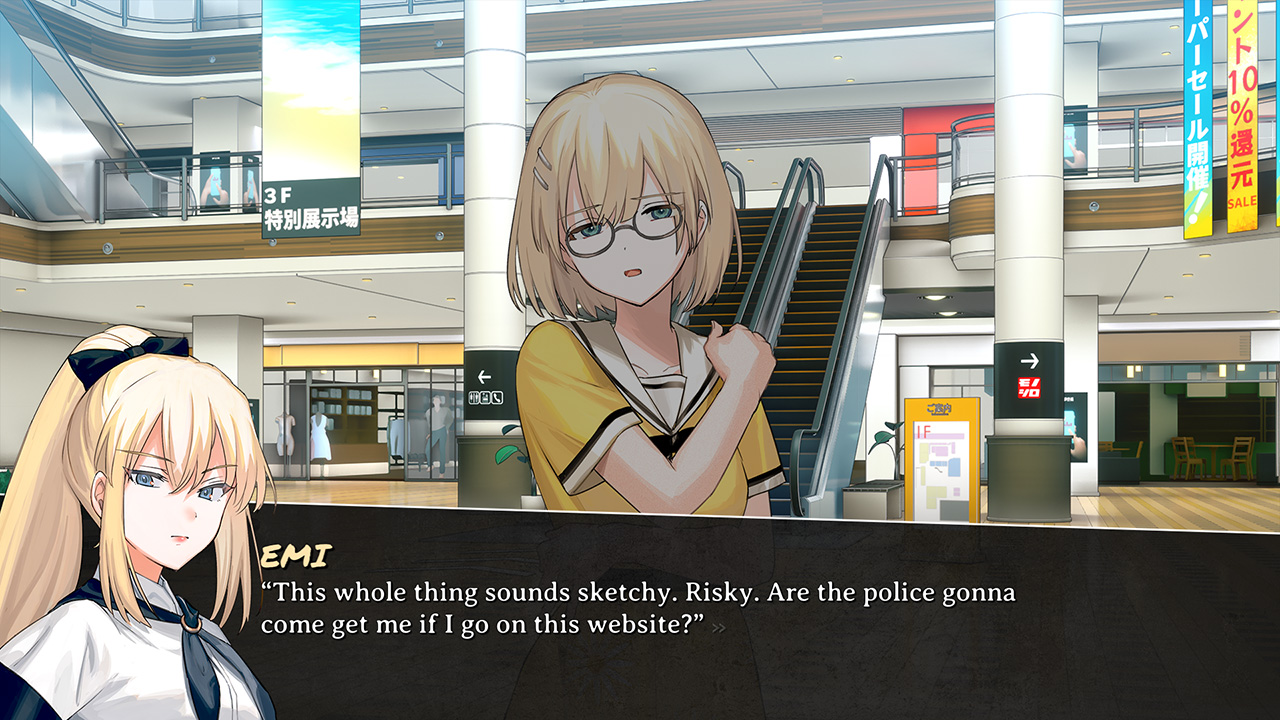Click the restroom icon on the directional sign

click(x=474, y=396)
